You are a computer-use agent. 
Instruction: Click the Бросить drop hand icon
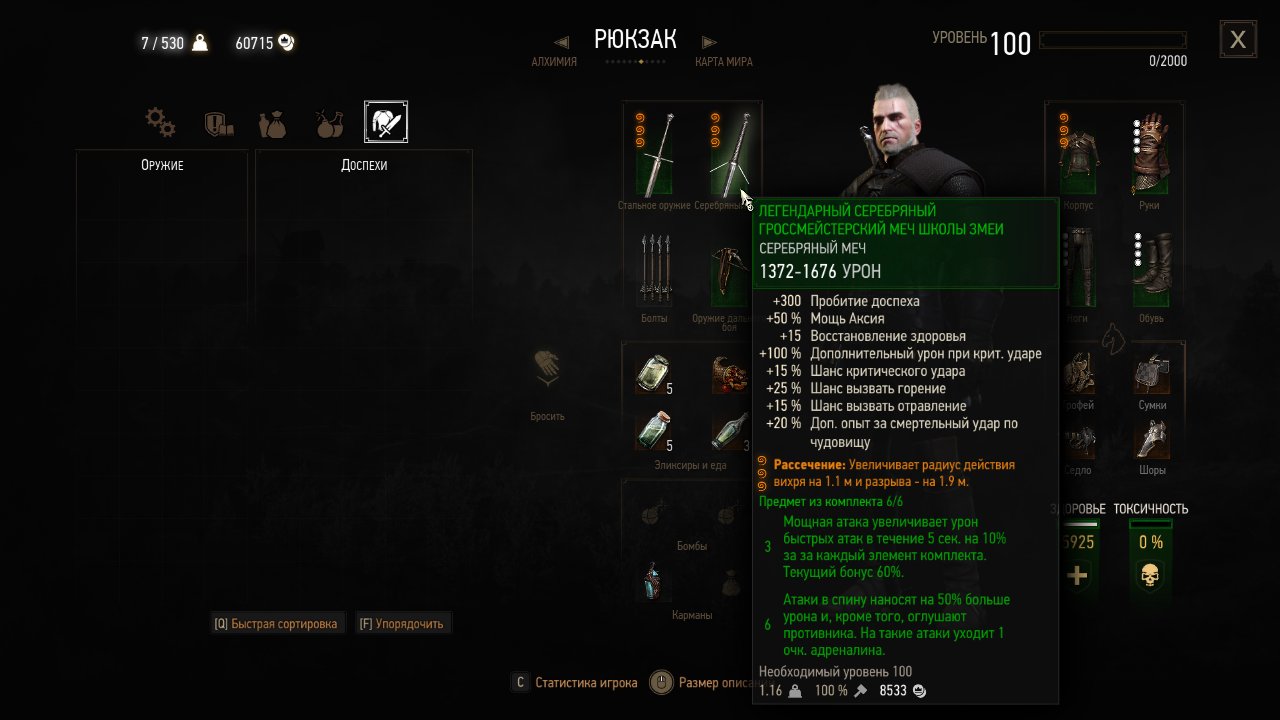(547, 370)
